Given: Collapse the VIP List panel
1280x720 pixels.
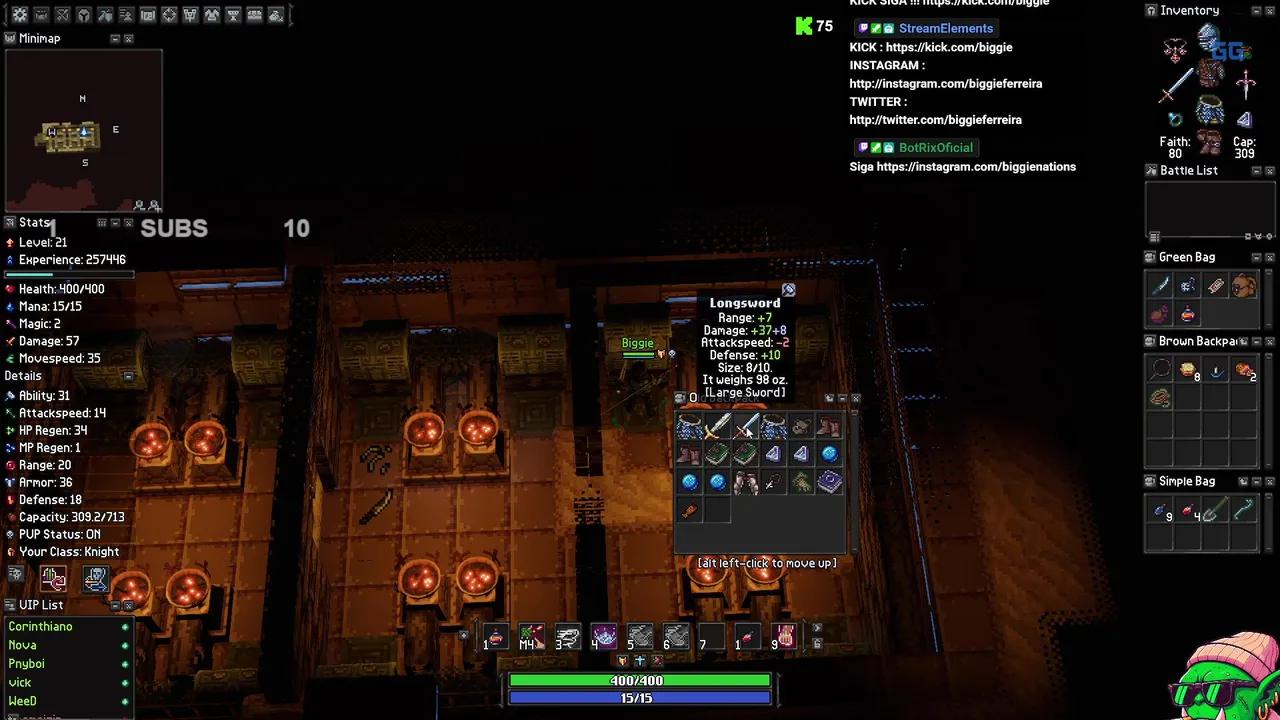Looking at the screenshot, I should pos(117,605).
